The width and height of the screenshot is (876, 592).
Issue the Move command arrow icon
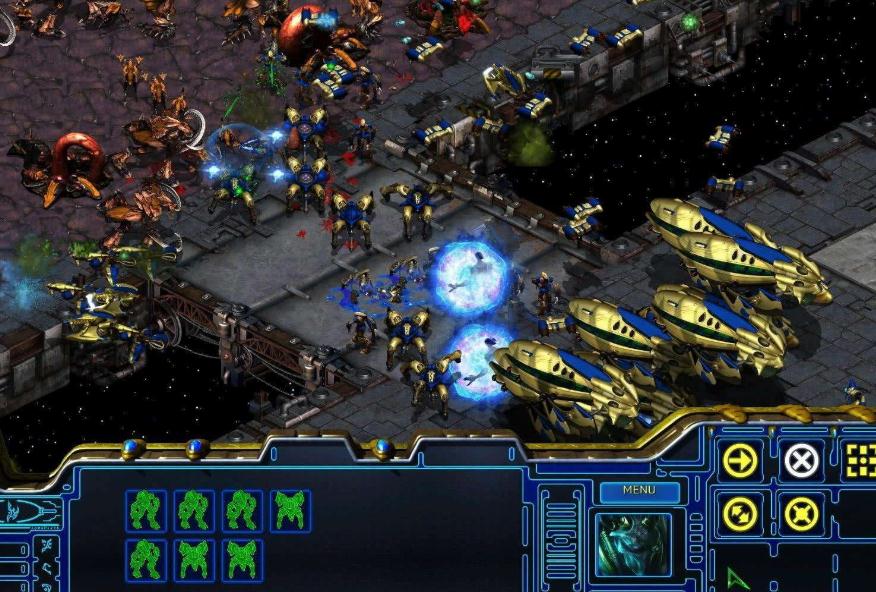(x=741, y=460)
